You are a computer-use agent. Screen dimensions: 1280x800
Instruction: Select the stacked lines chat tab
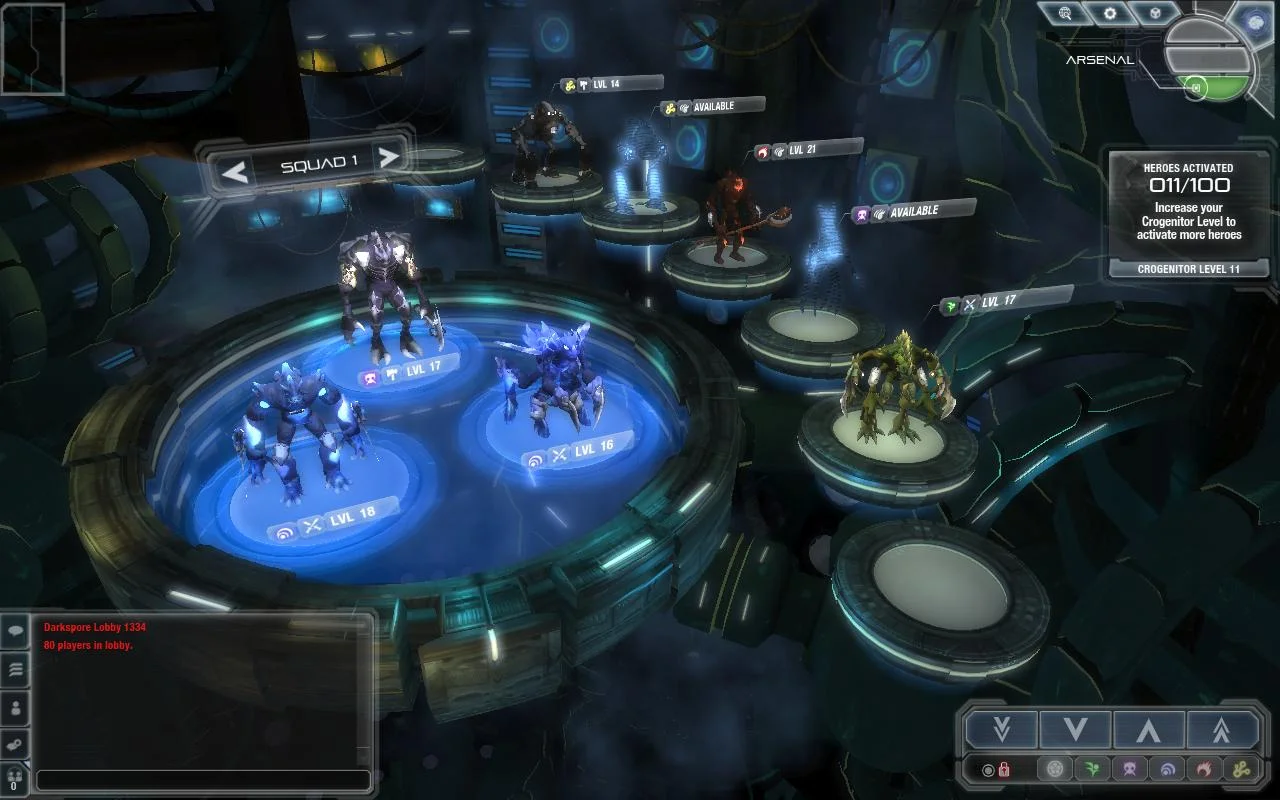pos(16,670)
